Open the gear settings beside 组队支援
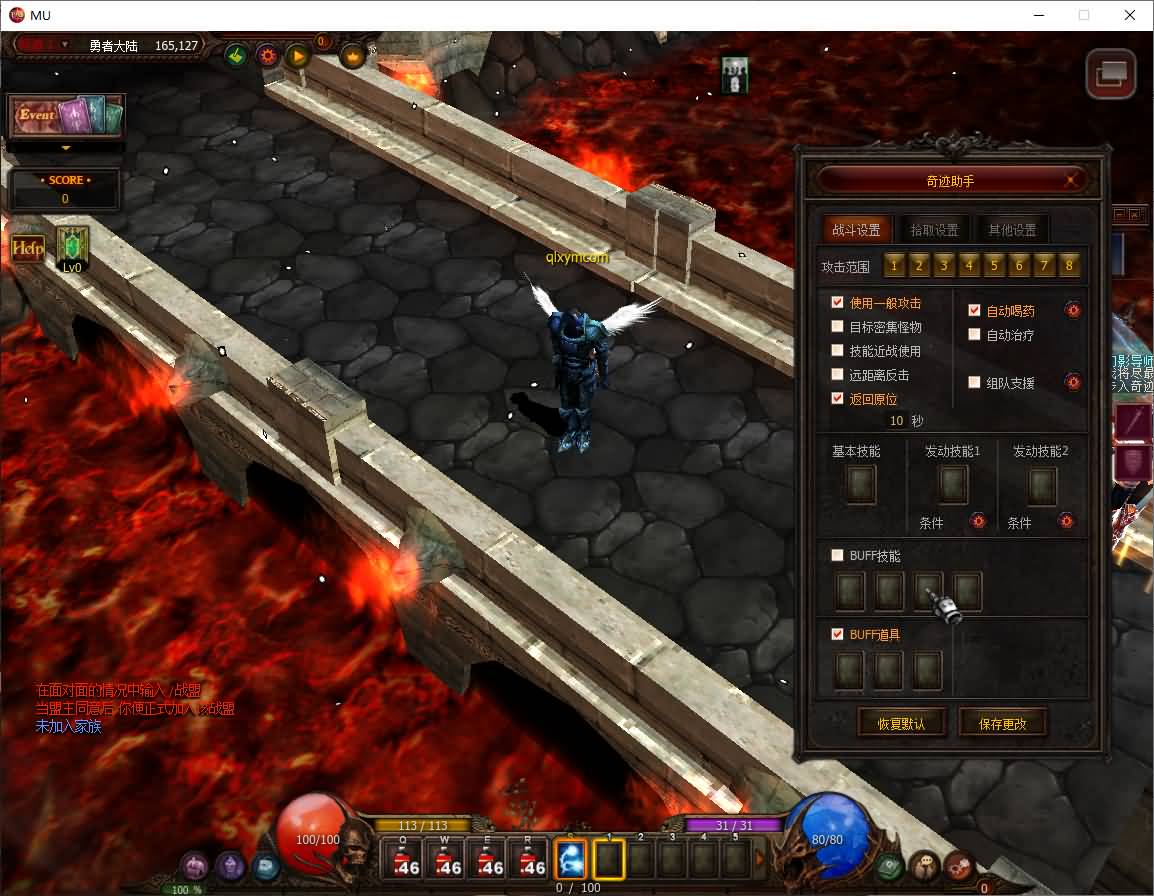This screenshot has height=896, width=1154. 1073,382
